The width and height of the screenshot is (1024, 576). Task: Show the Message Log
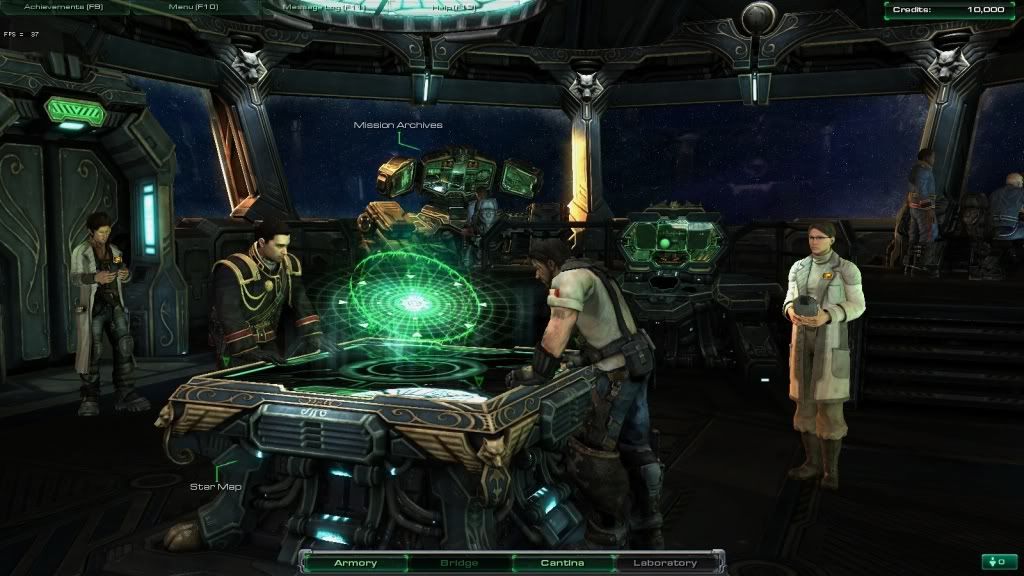(324, 6)
